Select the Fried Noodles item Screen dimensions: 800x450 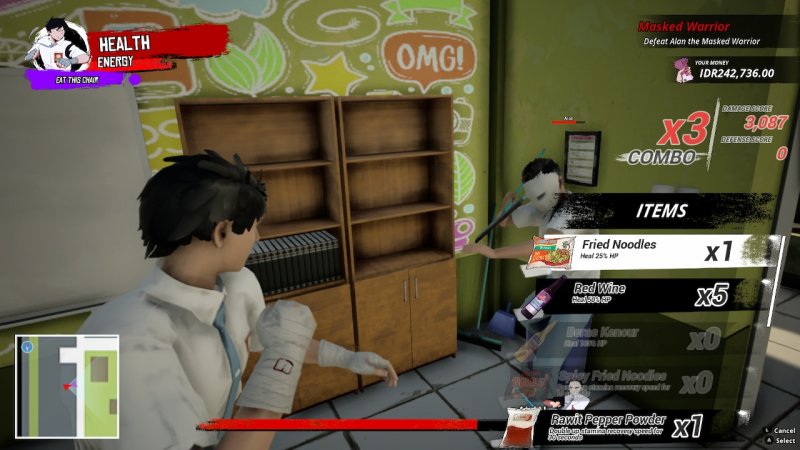[650, 251]
